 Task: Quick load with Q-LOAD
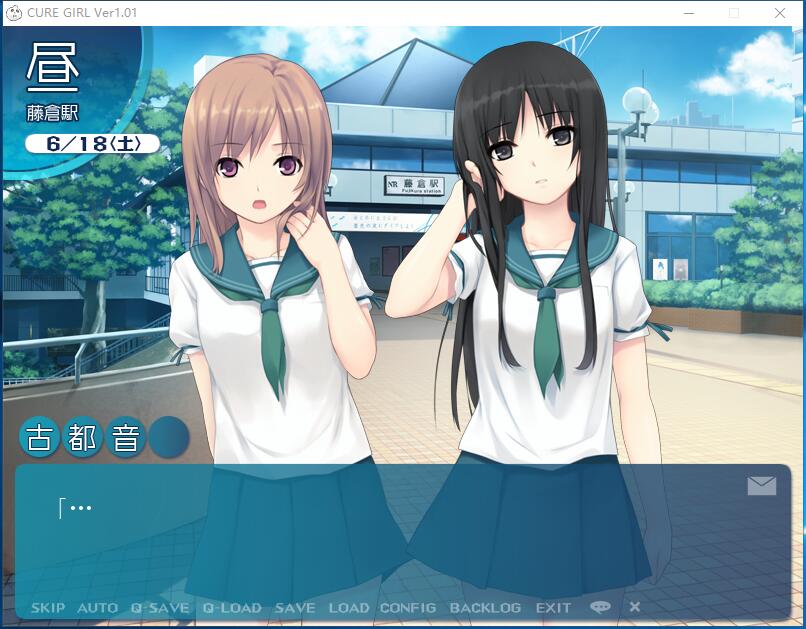pyautogui.click(x=232, y=608)
